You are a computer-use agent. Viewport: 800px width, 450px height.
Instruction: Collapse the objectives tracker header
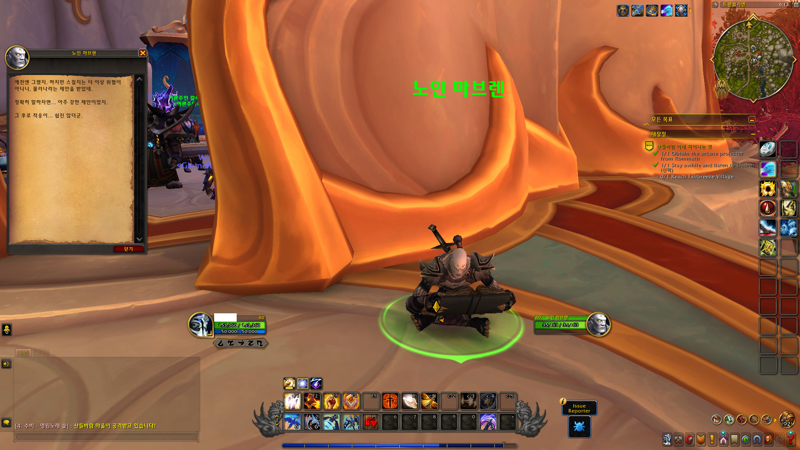click(x=752, y=120)
